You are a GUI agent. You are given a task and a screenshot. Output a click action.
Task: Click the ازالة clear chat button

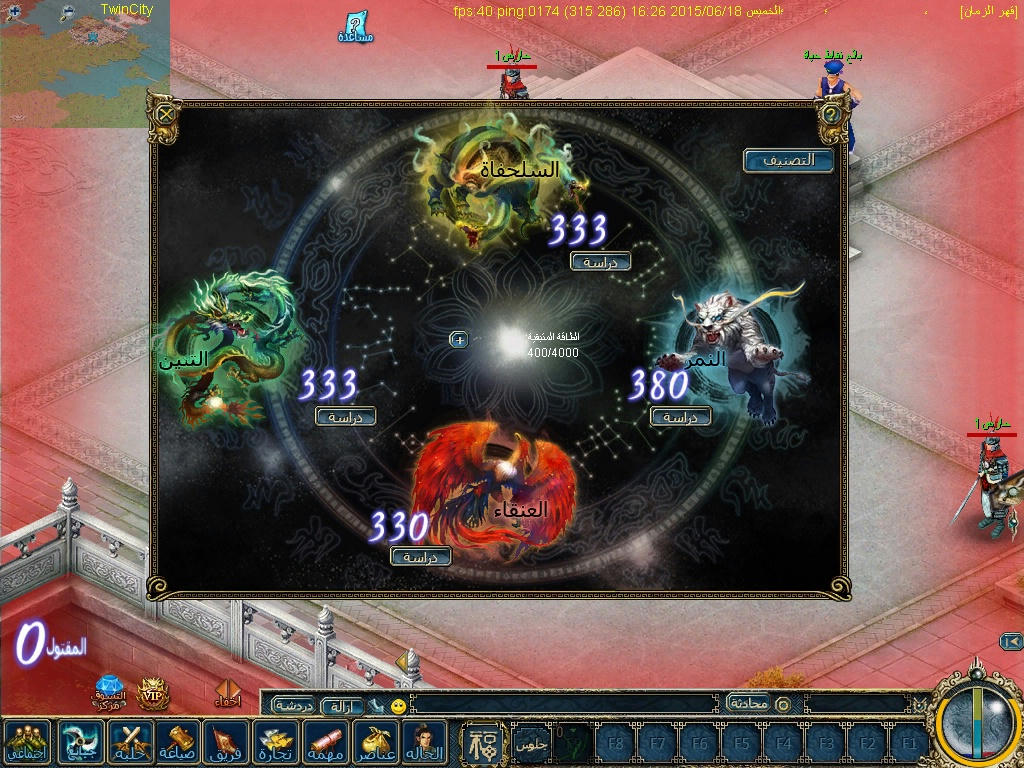pos(341,706)
